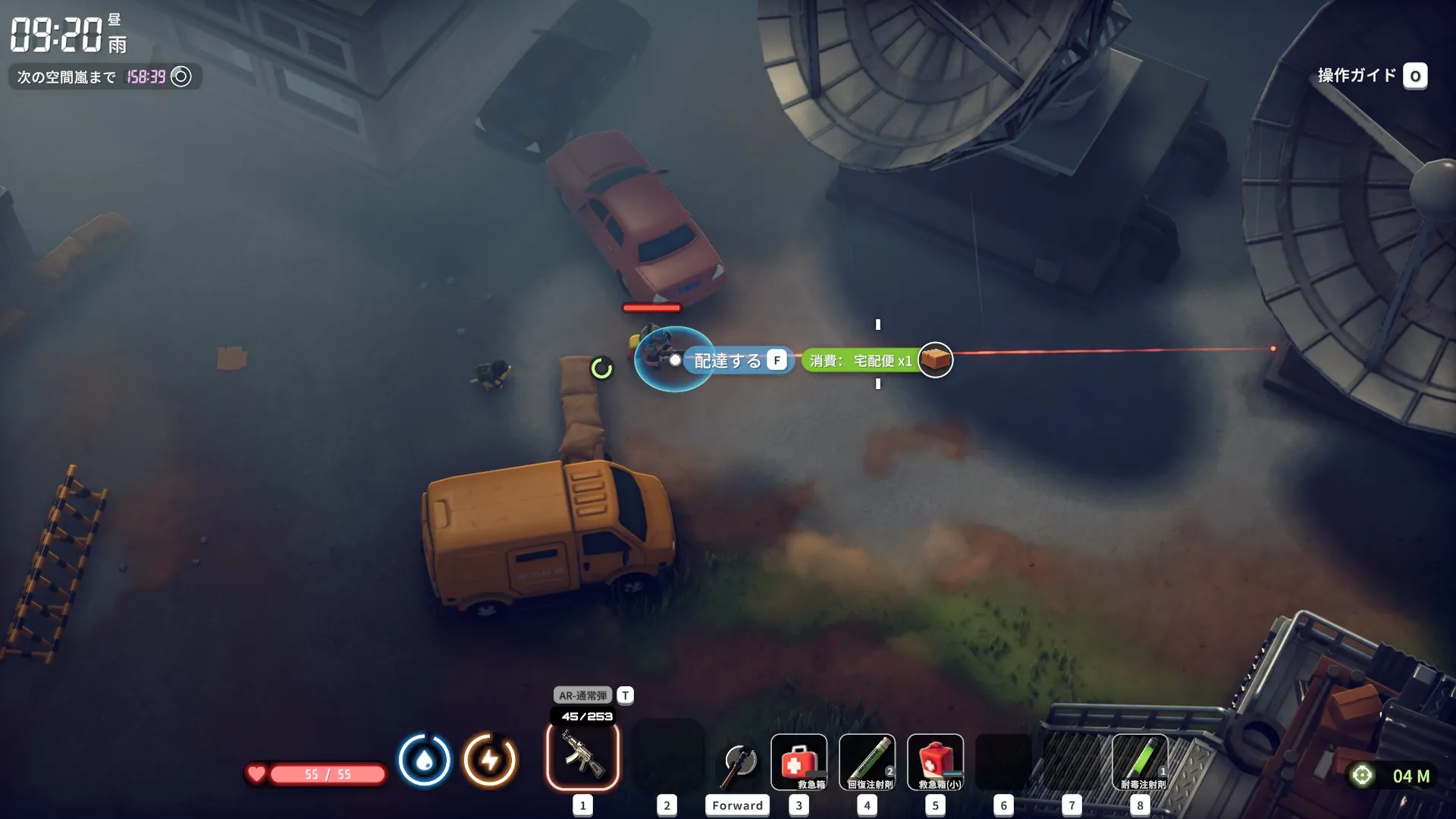Viewport: 1456px width, 819px height.
Task: Click the storm countdown circle icon
Action: coord(181,77)
